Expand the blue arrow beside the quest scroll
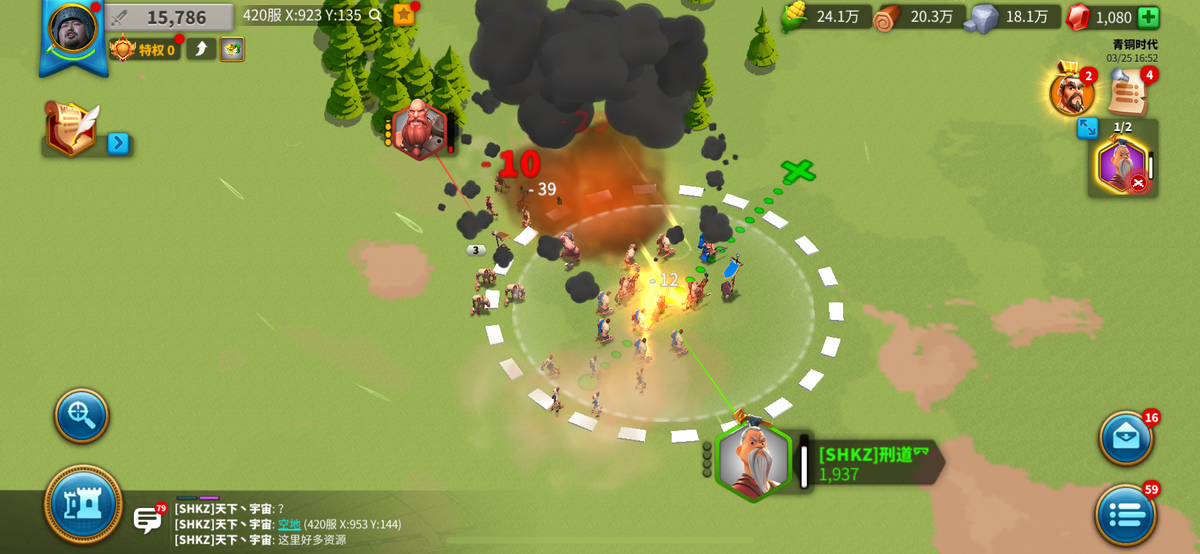1200x554 pixels. (x=118, y=143)
